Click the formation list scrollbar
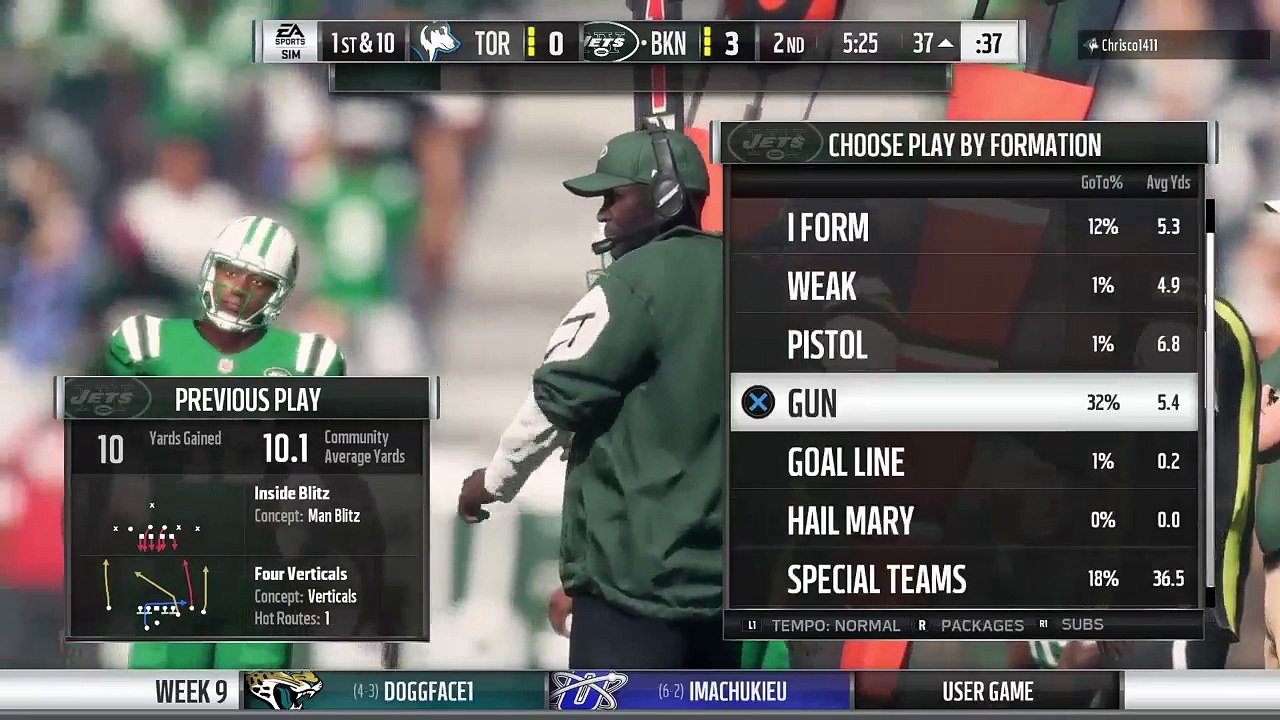This screenshot has height=720, width=1280. tap(1209, 400)
